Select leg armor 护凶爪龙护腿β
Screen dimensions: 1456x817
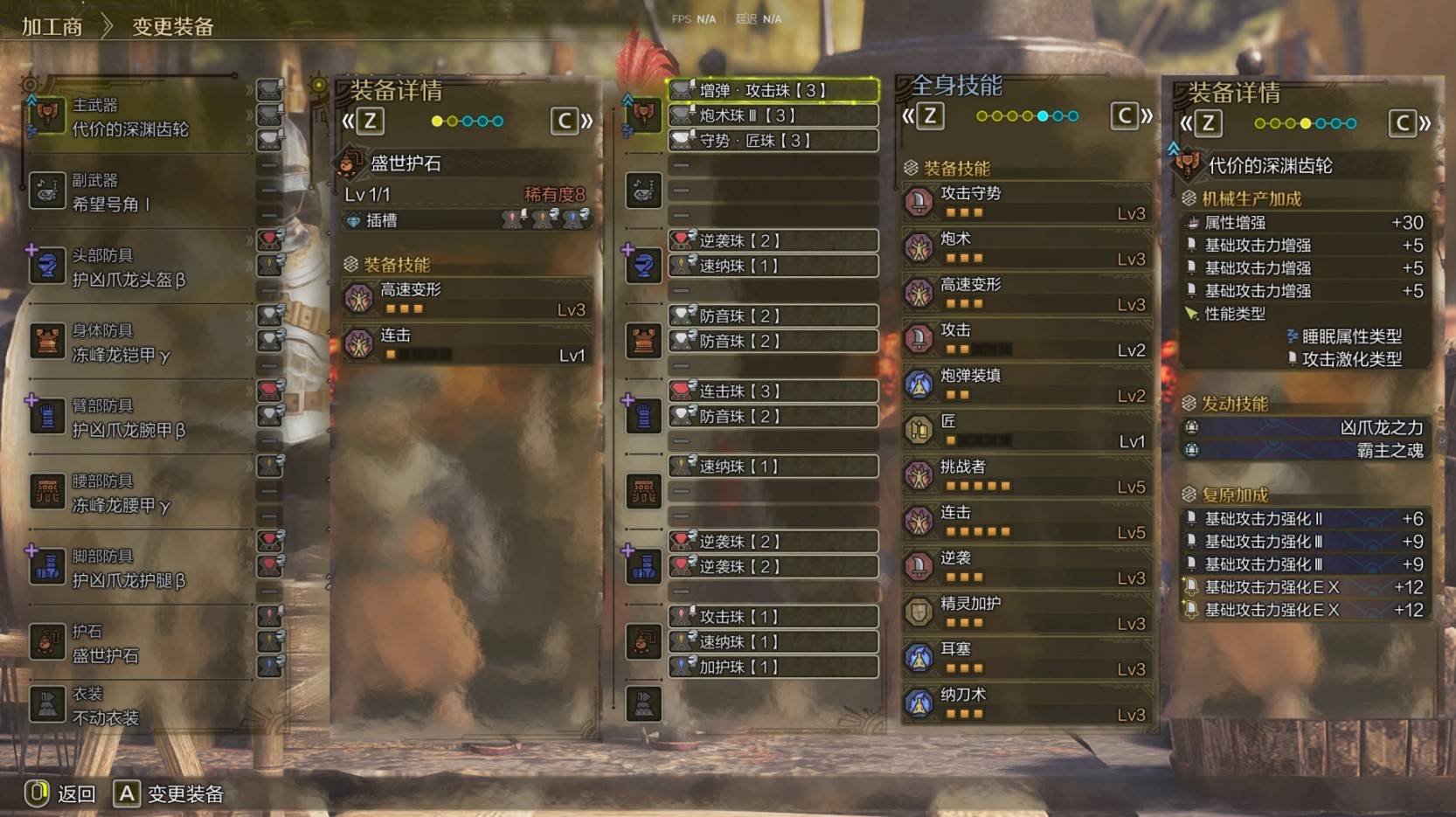[131, 568]
